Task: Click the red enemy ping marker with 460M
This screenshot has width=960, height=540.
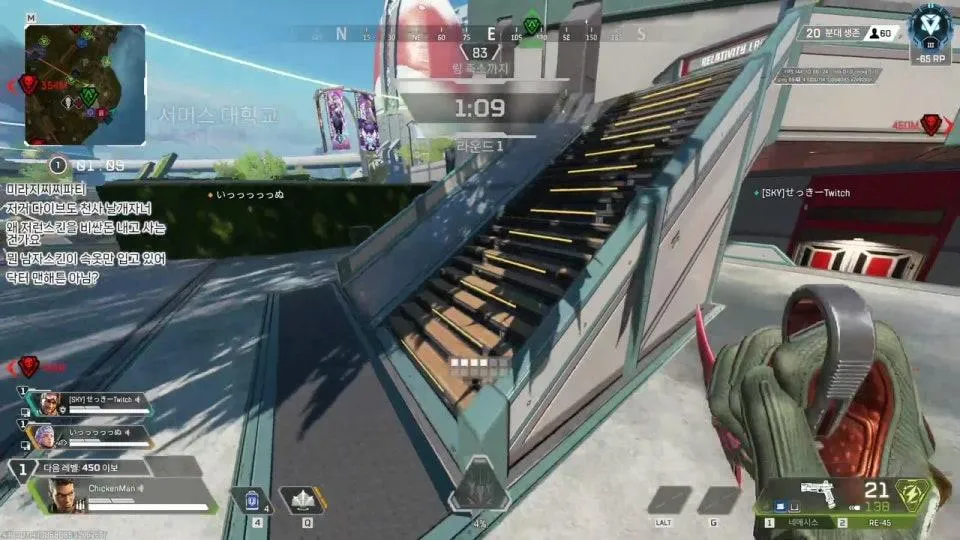Action: pyautogui.click(x=931, y=125)
